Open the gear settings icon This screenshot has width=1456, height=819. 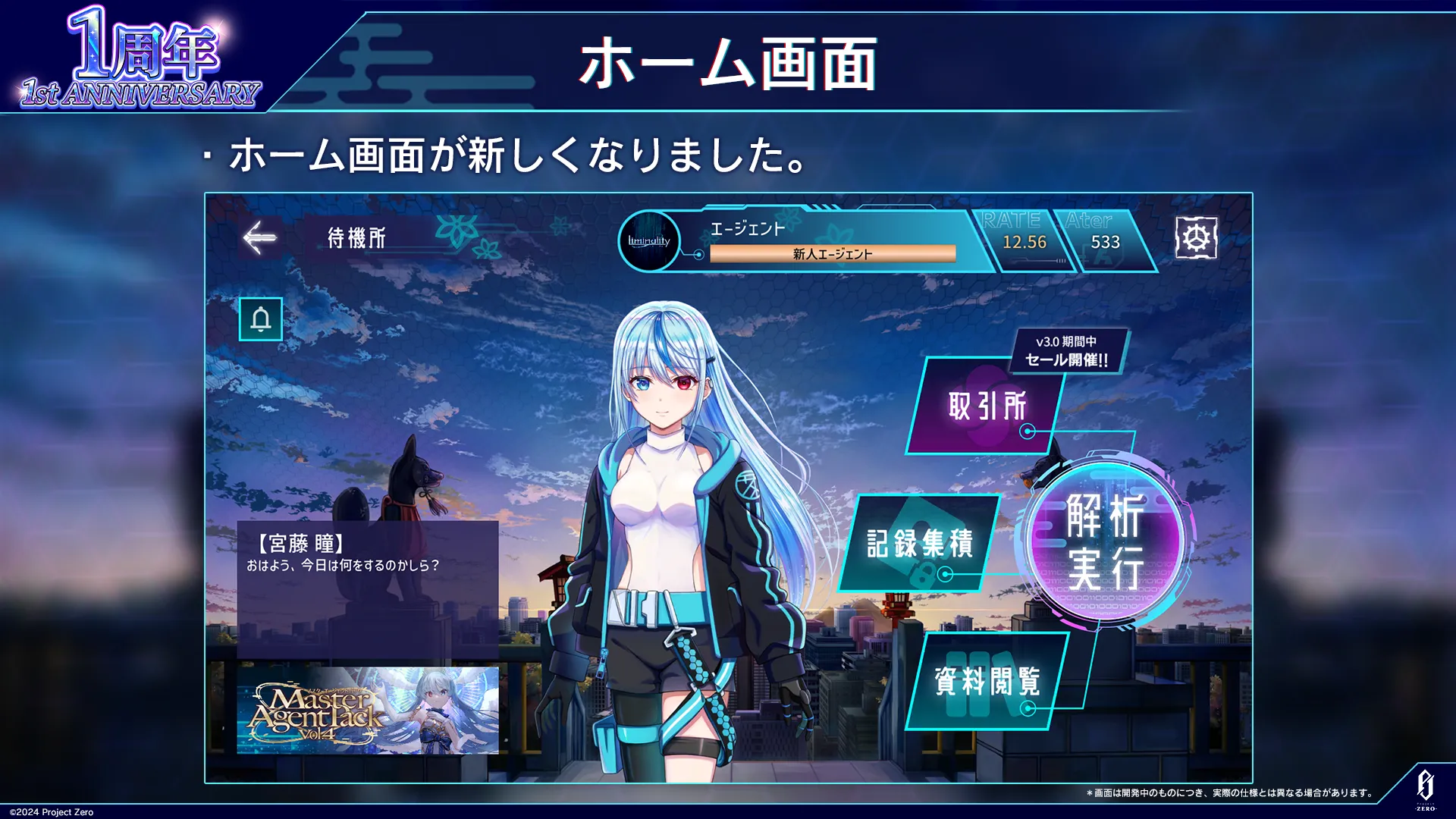pos(1196,238)
